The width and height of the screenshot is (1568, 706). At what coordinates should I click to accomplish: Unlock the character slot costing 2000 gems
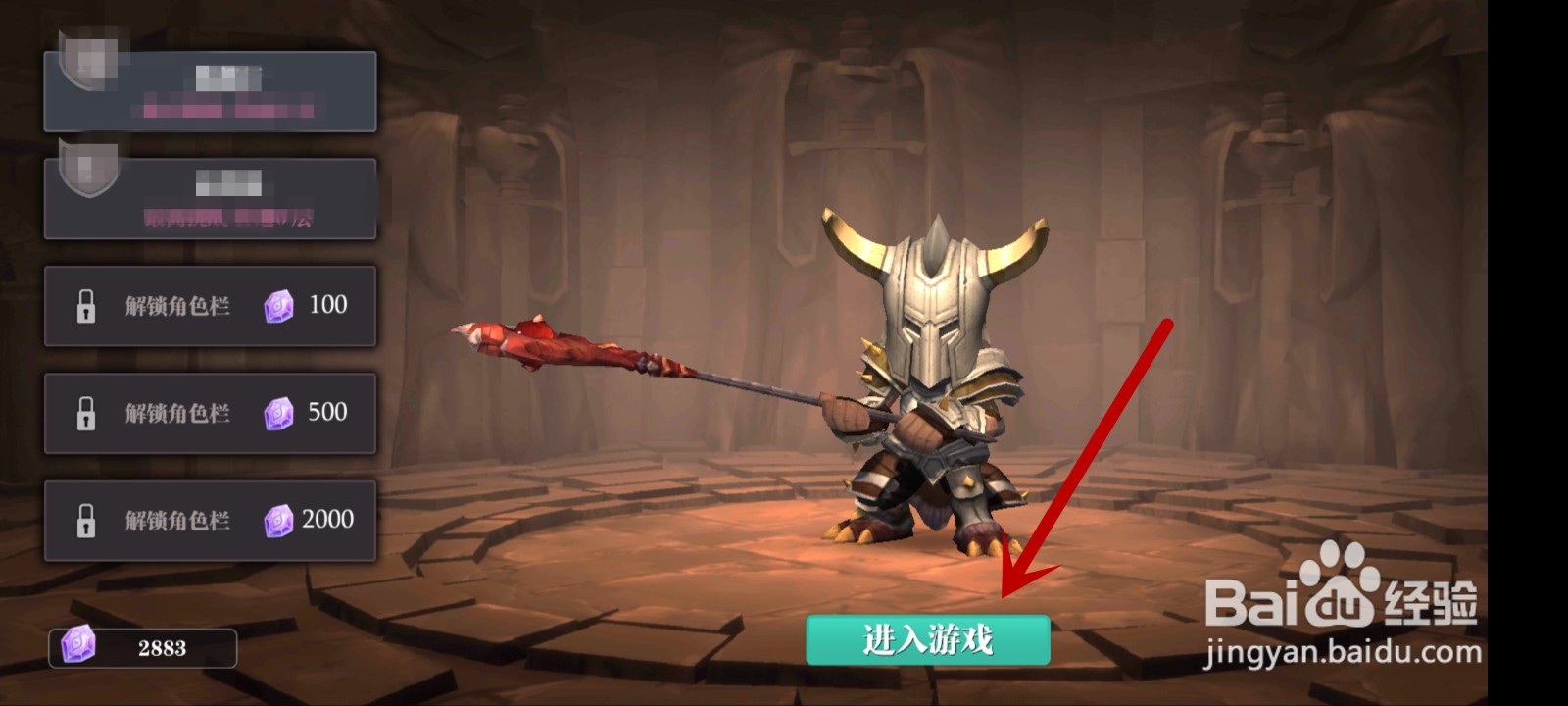click(211, 520)
